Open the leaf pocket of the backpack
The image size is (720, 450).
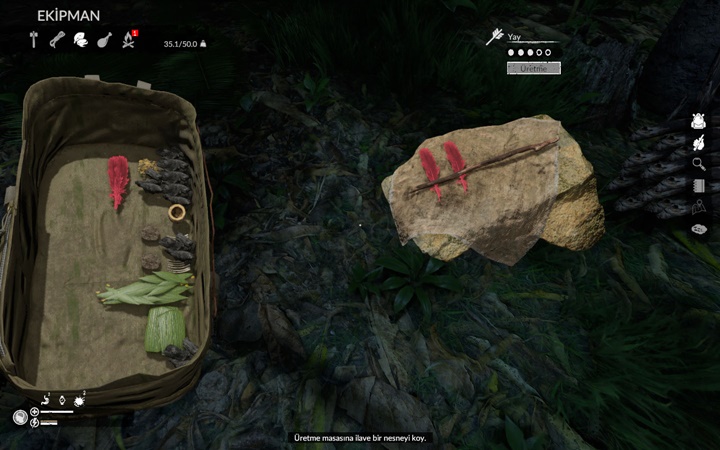pyautogui.click(x=80, y=40)
